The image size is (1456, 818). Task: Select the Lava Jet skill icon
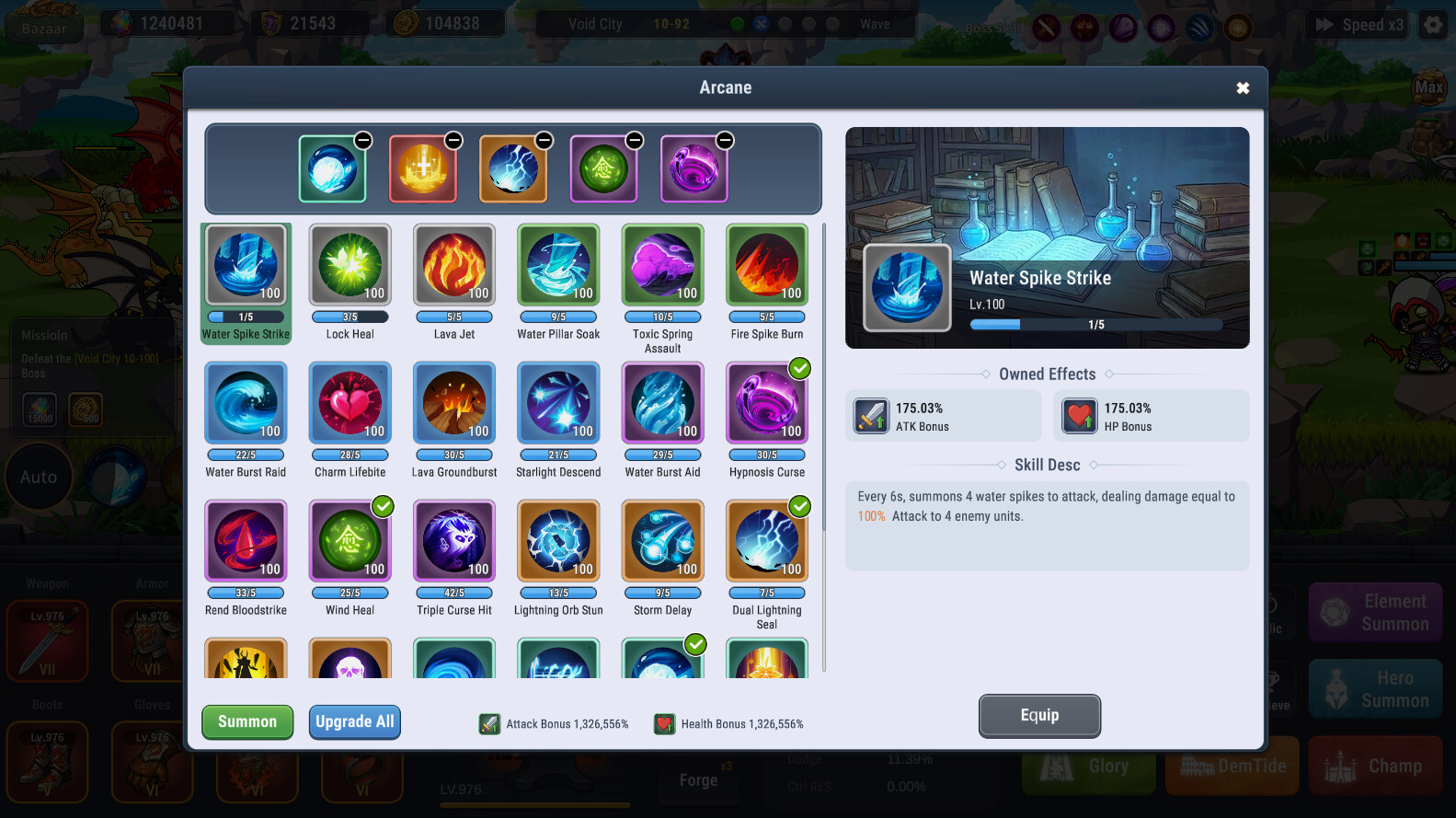[x=453, y=265]
